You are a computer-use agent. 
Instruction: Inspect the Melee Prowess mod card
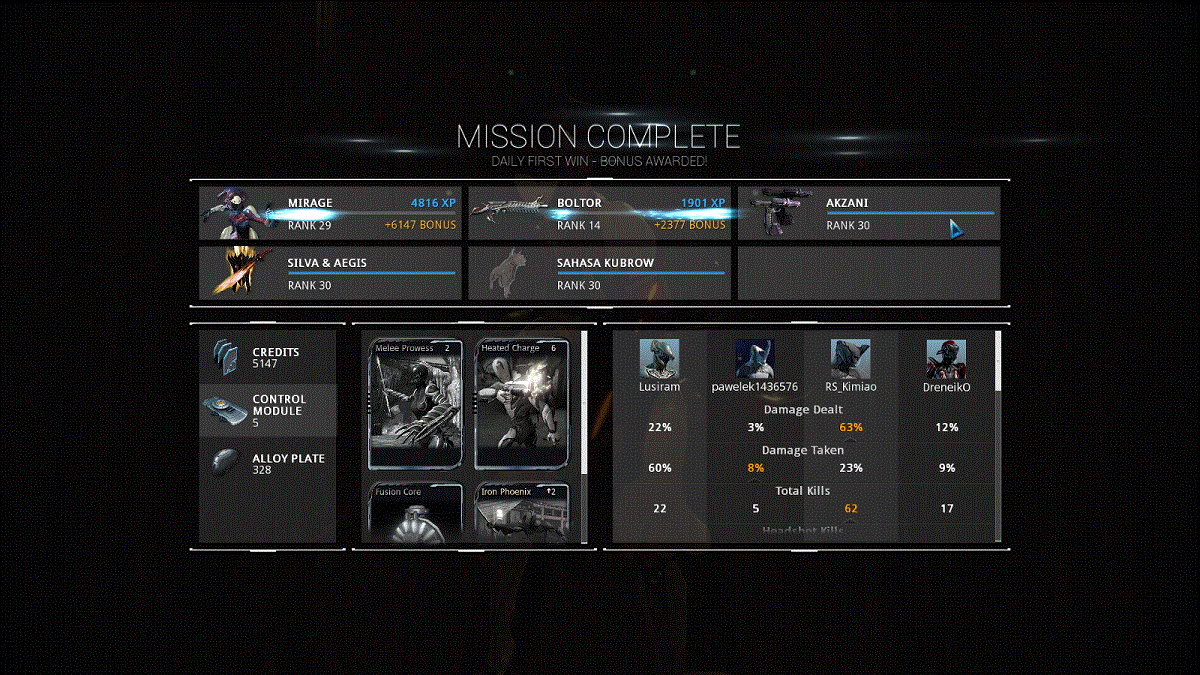(417, 404)
